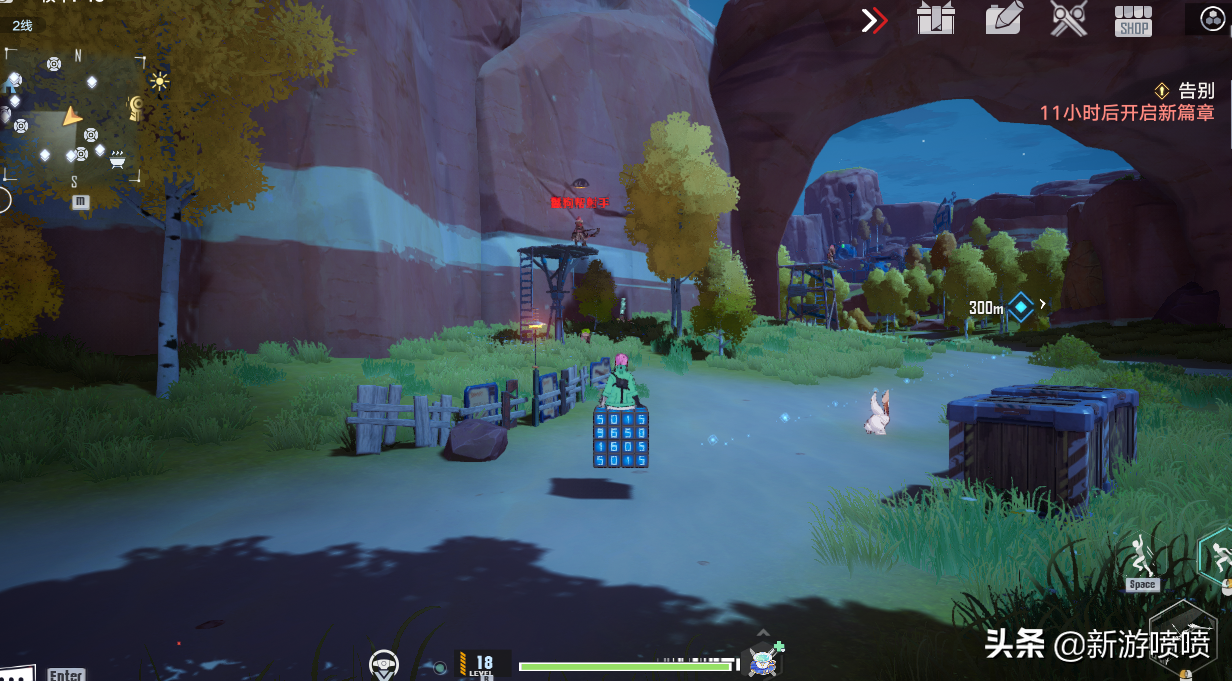Click the sun time-of-day icon
Screen dimensions: 1232x681
pos(159,82)
